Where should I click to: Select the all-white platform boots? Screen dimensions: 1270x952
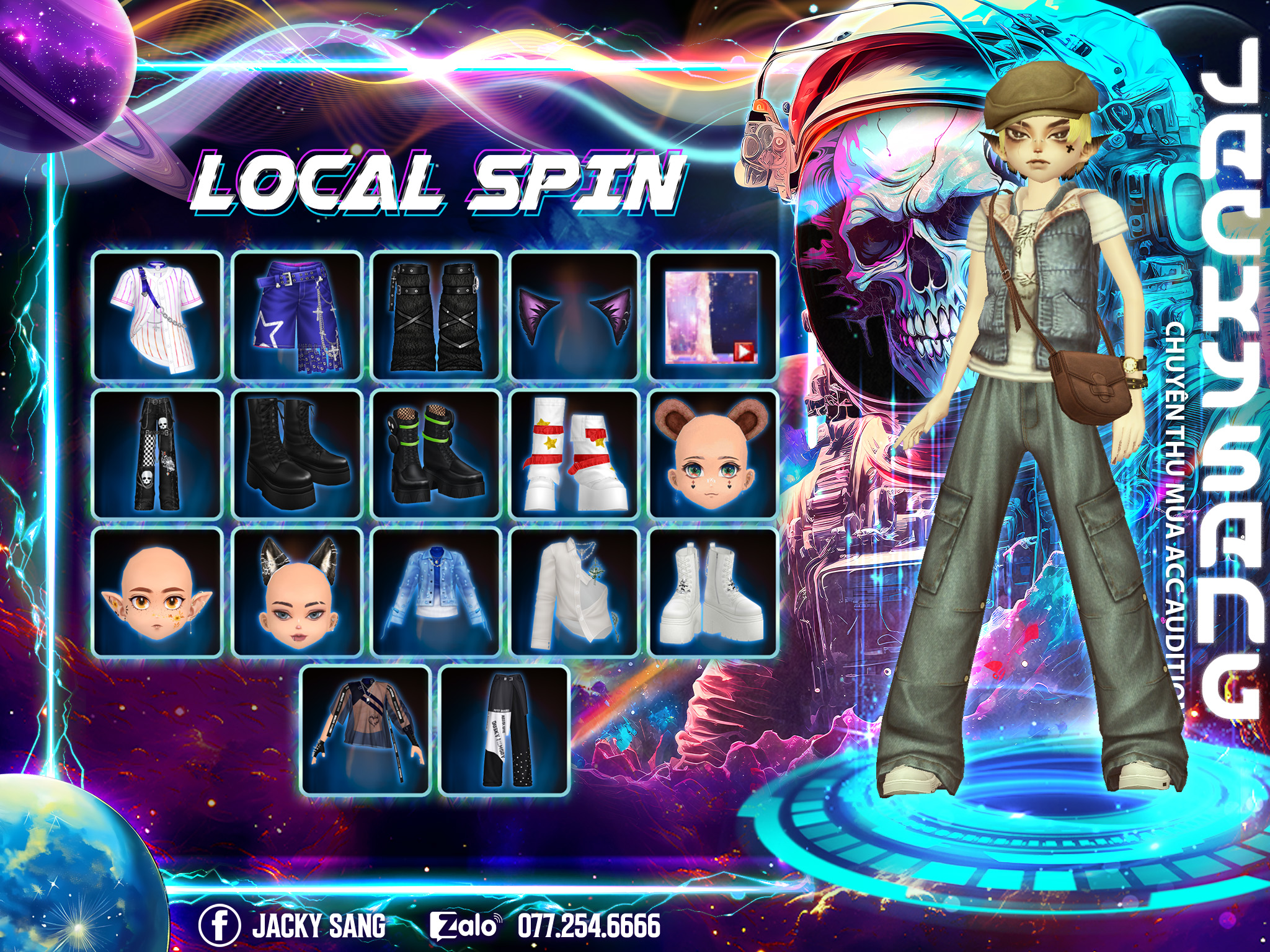[x=713, y=593]
